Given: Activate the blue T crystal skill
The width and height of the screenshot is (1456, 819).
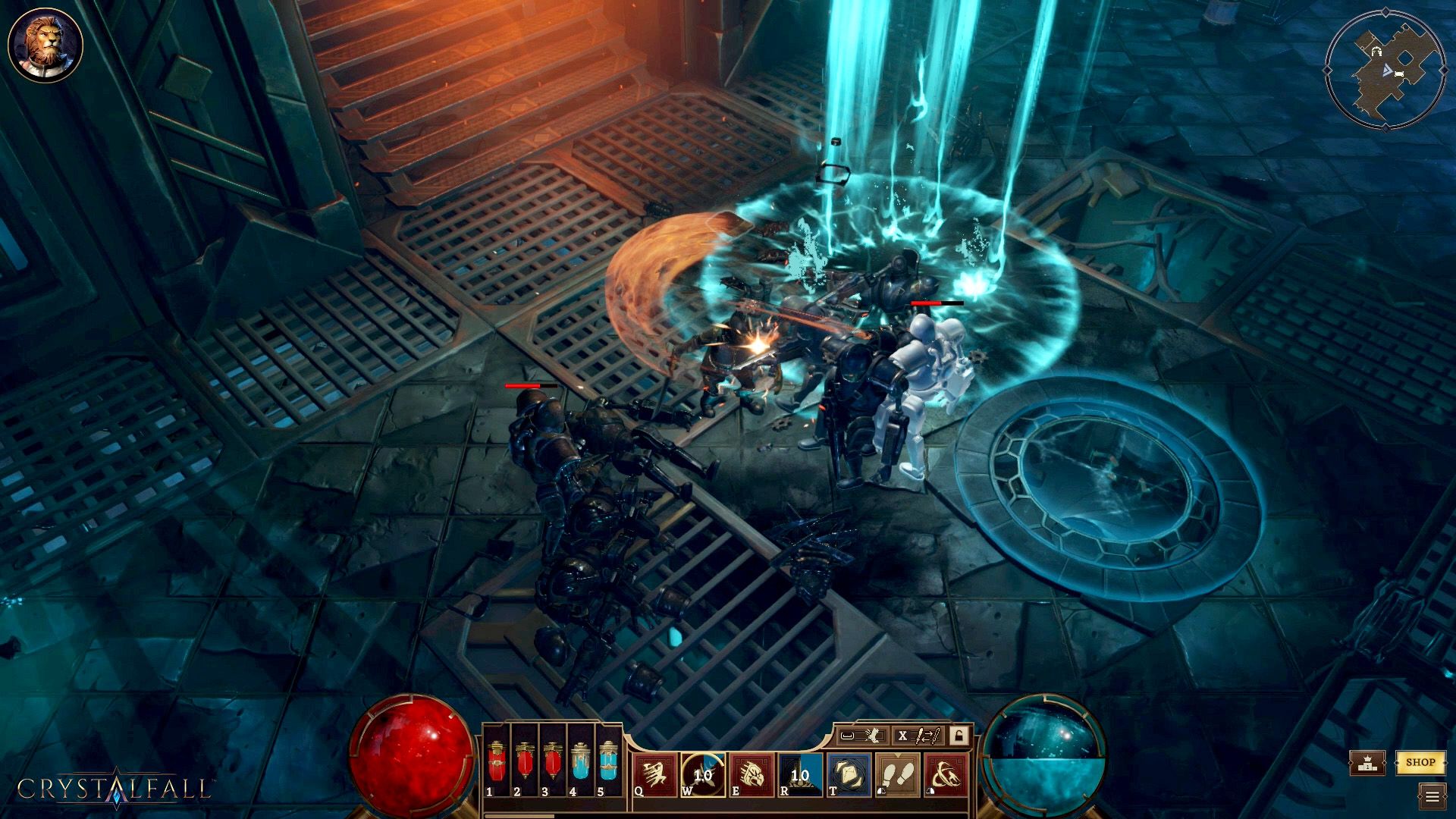Looking at the screenshot, I should point(849,774).
